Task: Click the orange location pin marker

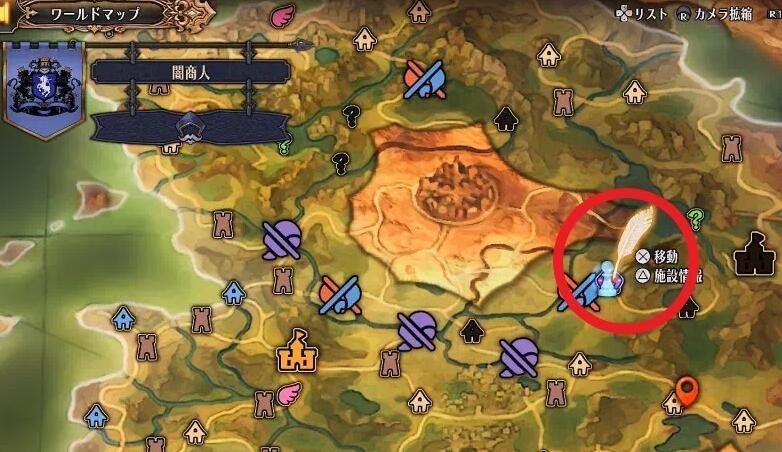Action: pyautogui.click(x=686, y=392)
